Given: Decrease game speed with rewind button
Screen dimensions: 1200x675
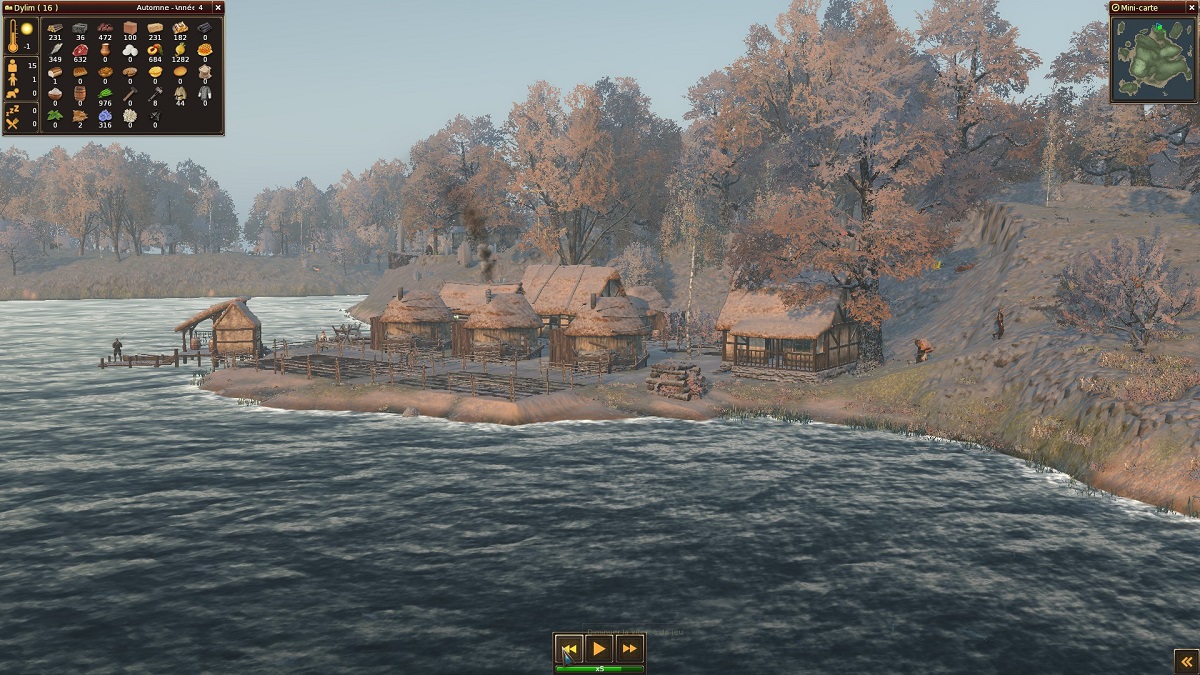Looking at the screenshot, I should pyautogui.click(x=569, y=649).
